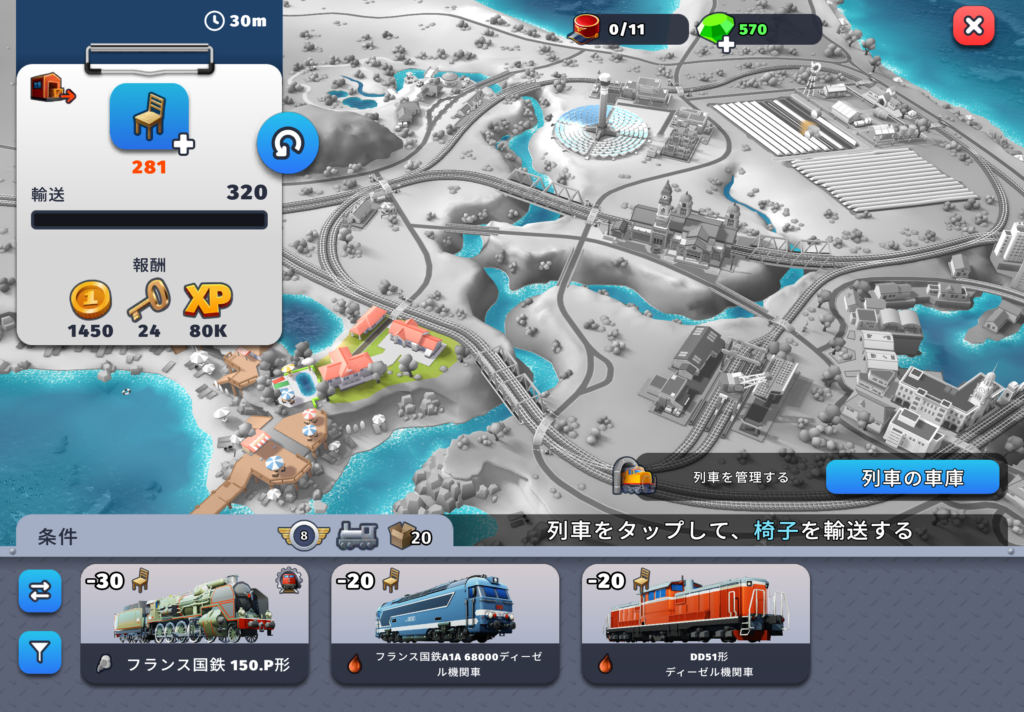
Task: Close the job screen with the red X
Action: click(973, 27)
